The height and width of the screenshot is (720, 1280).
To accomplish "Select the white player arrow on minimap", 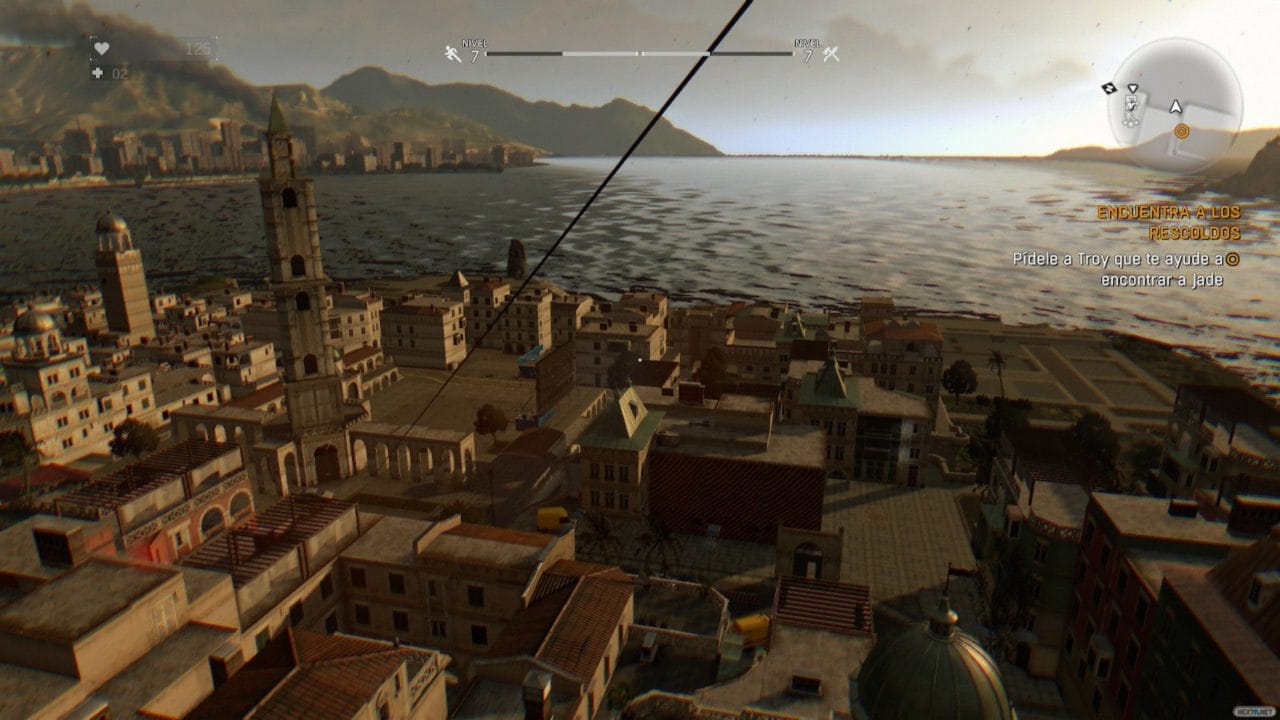I will 1176,105.
